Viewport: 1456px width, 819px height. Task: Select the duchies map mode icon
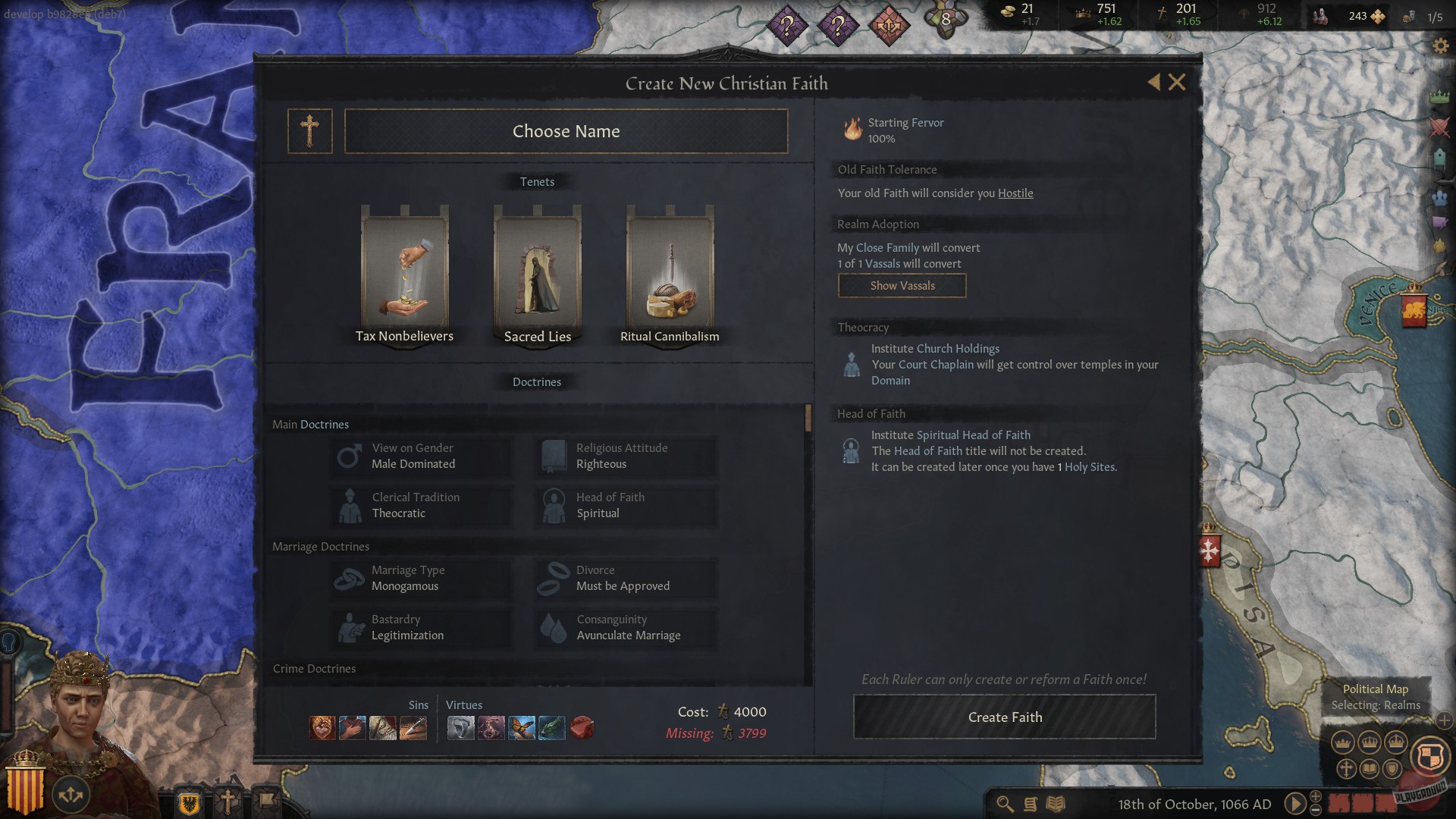coord(1342,742)
